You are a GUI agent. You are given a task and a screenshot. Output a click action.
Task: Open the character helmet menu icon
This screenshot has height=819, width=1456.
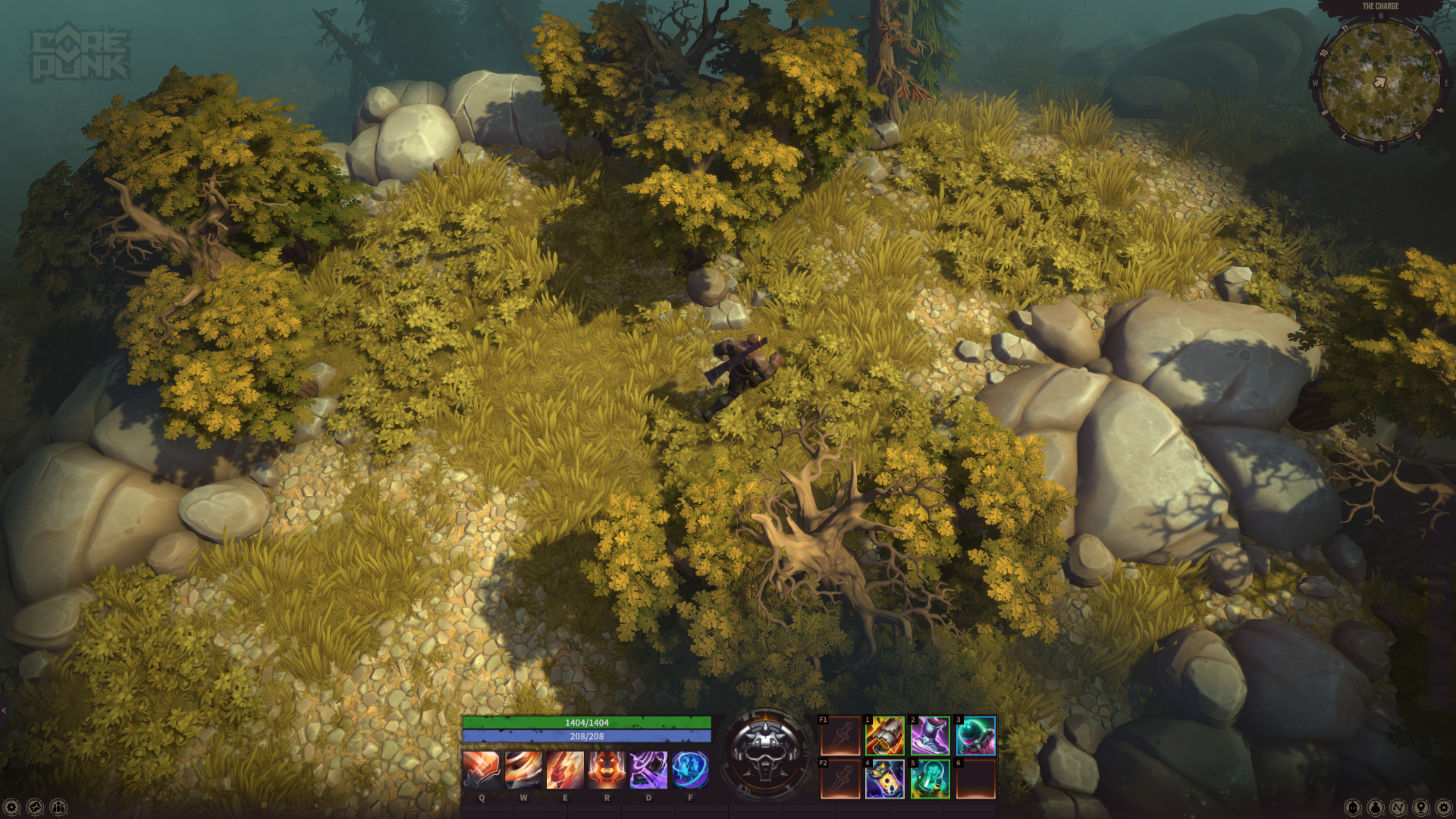(x=1353, y=808)
